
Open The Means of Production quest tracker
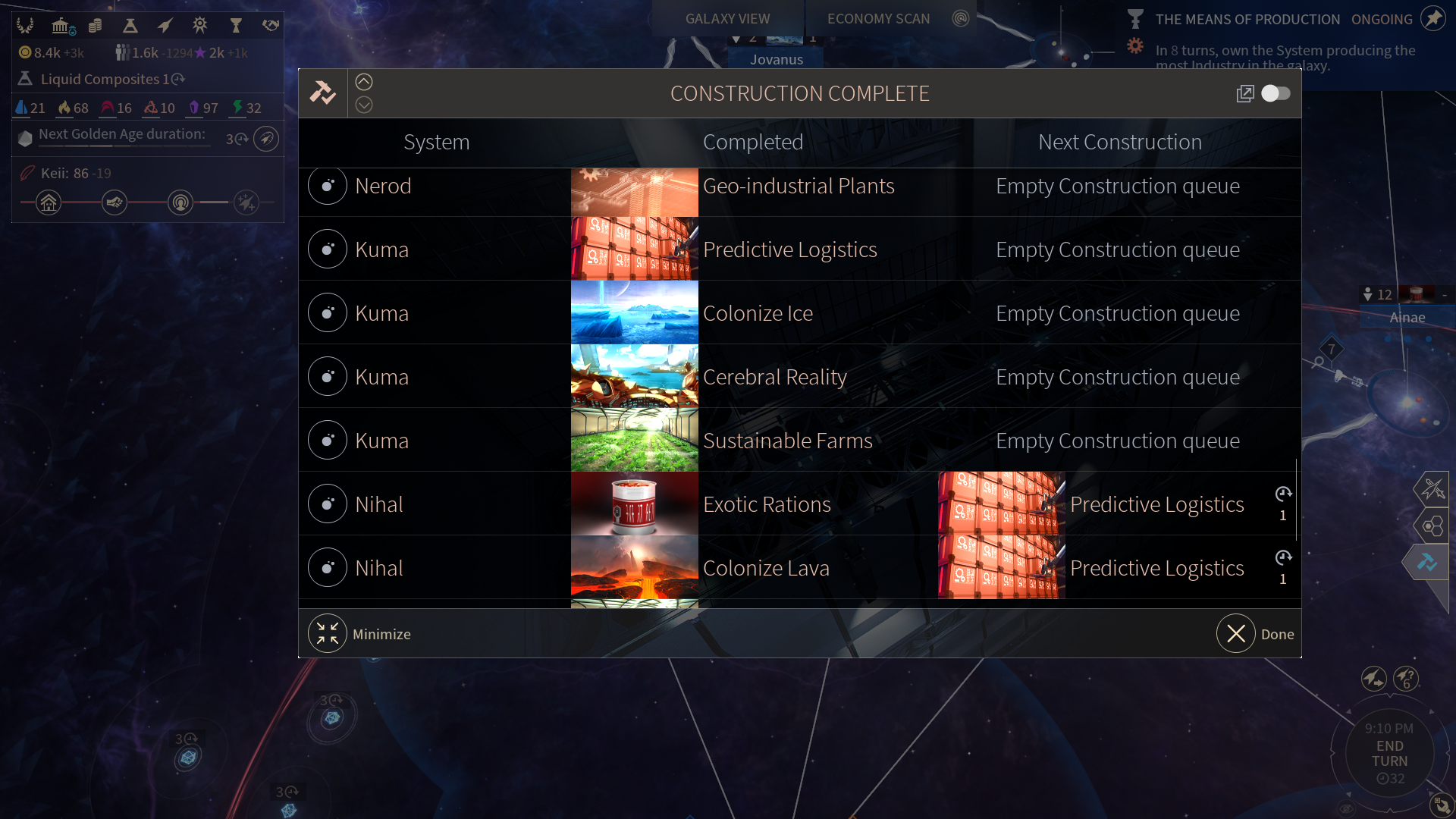pos(1247,19)
